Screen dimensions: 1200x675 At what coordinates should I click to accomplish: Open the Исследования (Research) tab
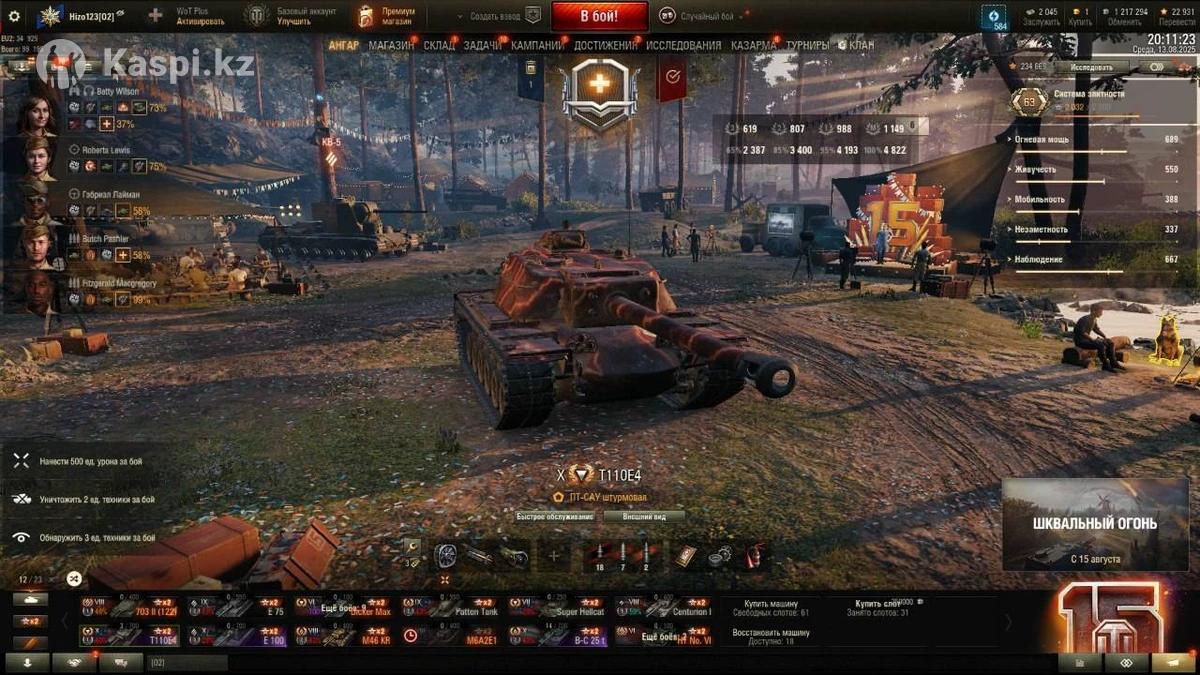pyautogui.click(x=683, y=45)
